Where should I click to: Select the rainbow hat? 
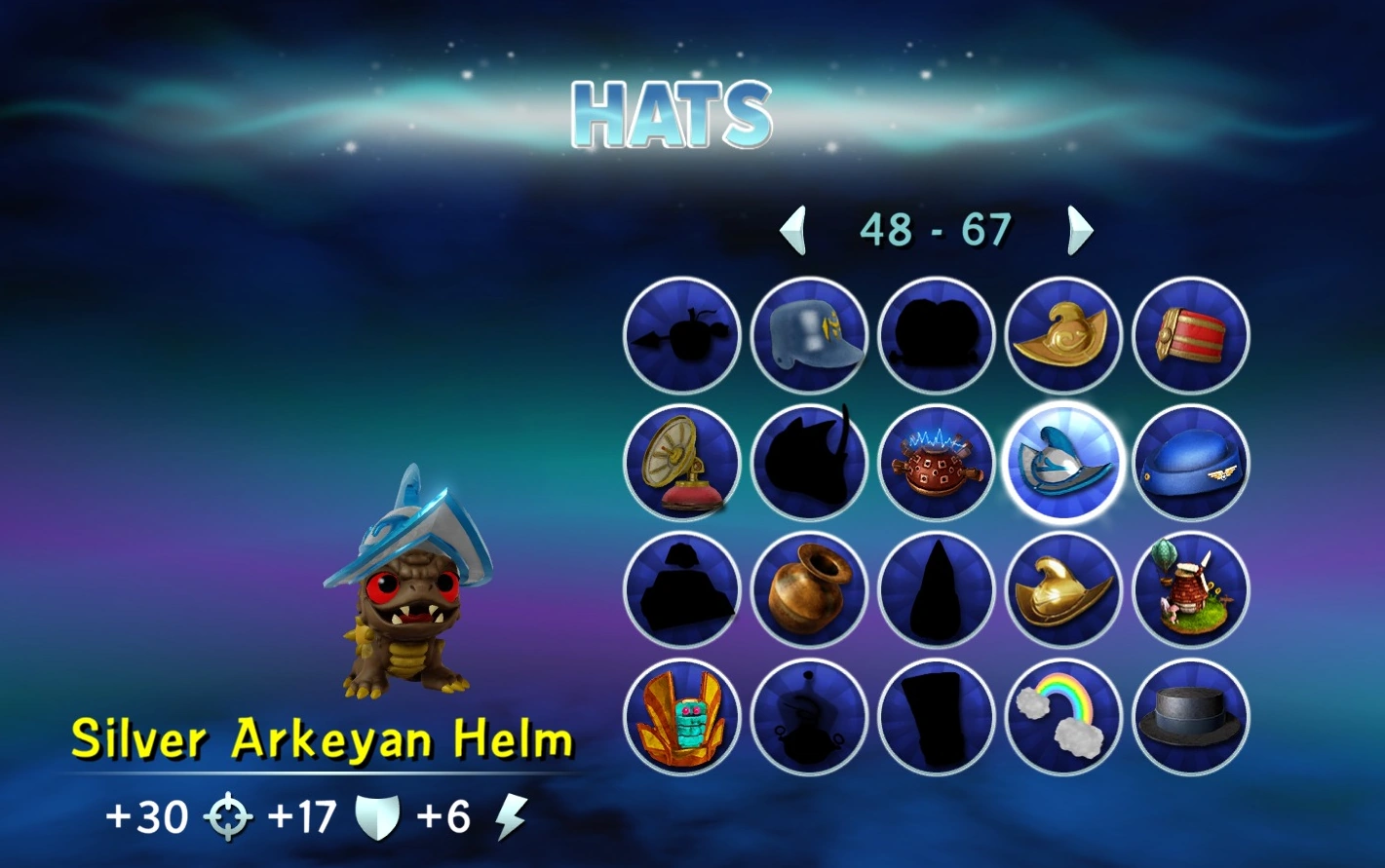1062,716
